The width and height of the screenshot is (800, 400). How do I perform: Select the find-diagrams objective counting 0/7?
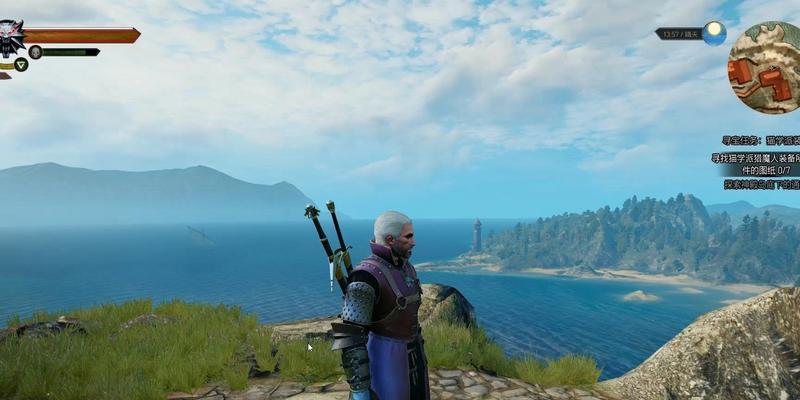coord(756,163)
